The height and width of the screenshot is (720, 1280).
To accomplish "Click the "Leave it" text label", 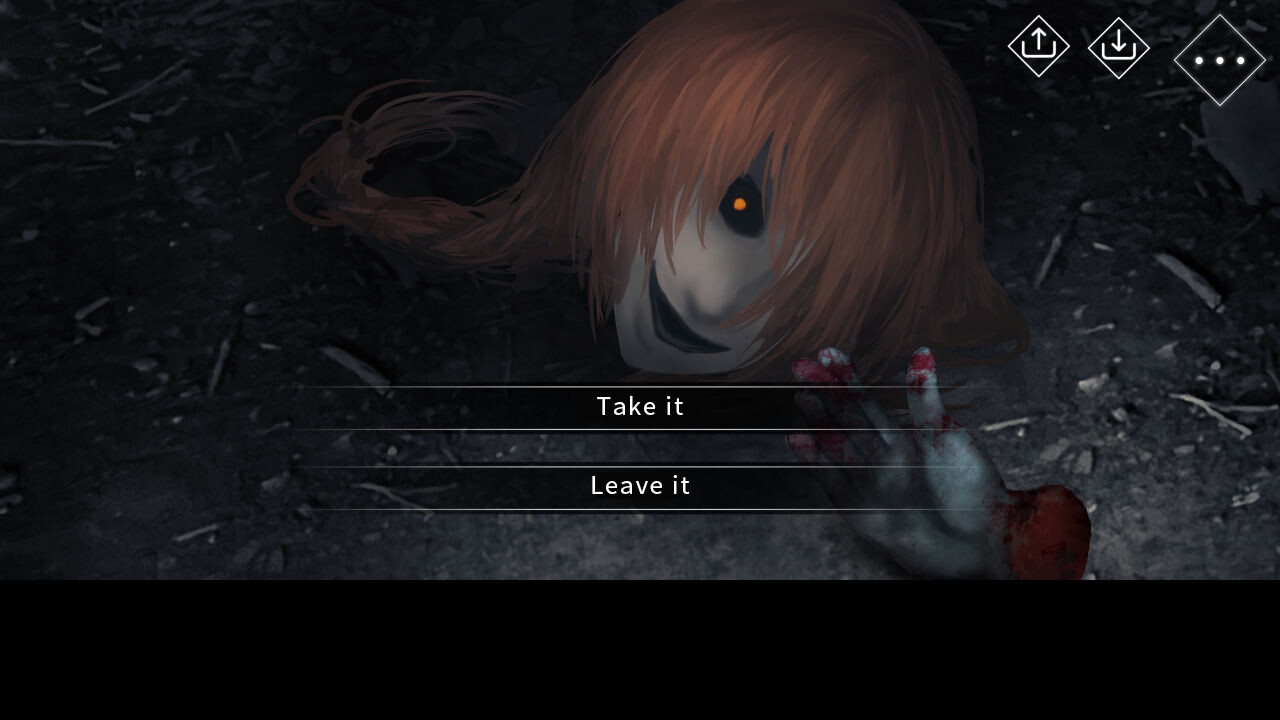I will click(x=640, y=486).
